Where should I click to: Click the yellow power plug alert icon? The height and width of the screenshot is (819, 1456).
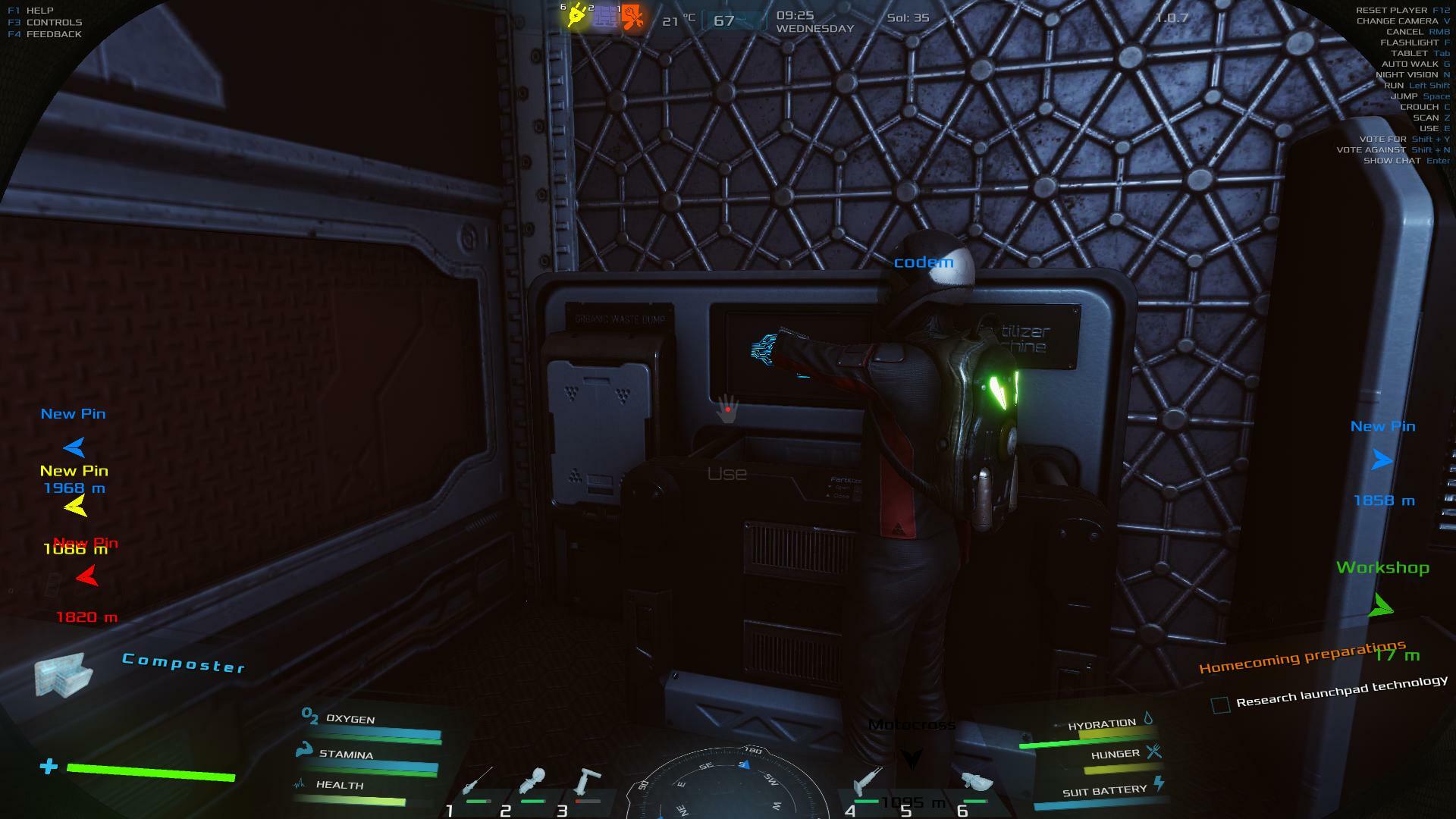(x=578, y=15)
